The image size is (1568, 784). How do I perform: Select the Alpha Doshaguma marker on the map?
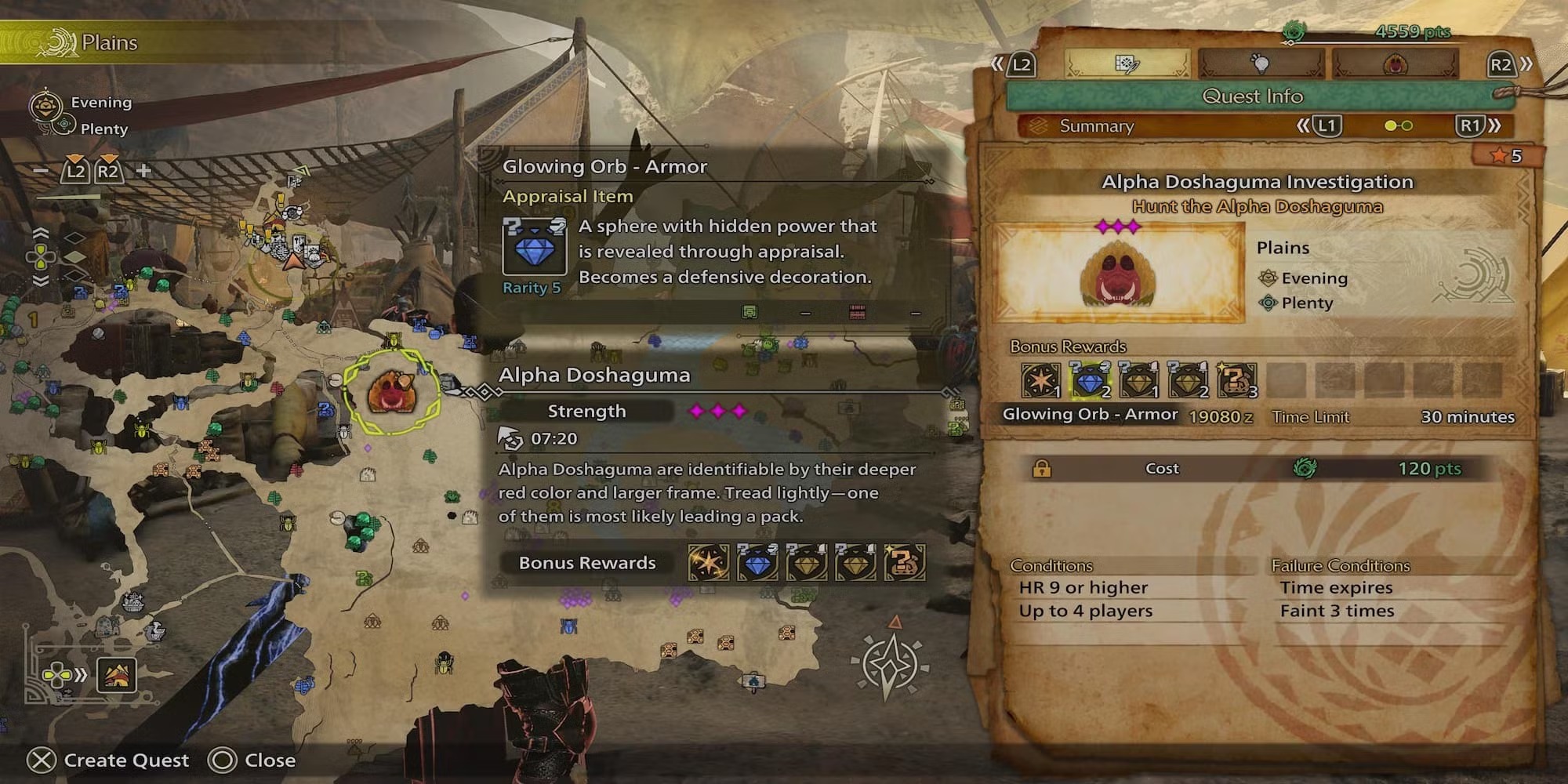(x=390, y=392)
